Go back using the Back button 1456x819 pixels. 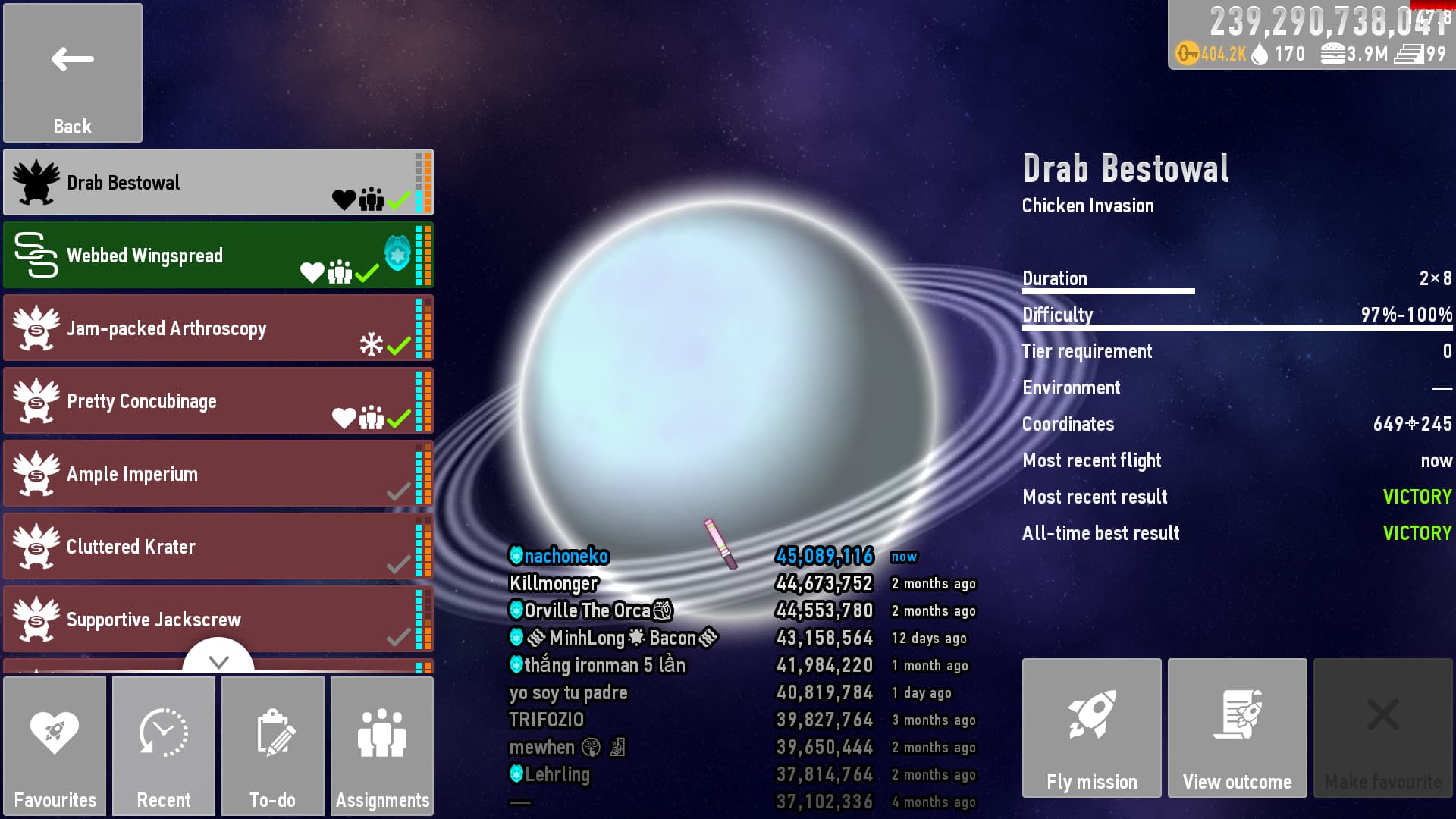73,73
